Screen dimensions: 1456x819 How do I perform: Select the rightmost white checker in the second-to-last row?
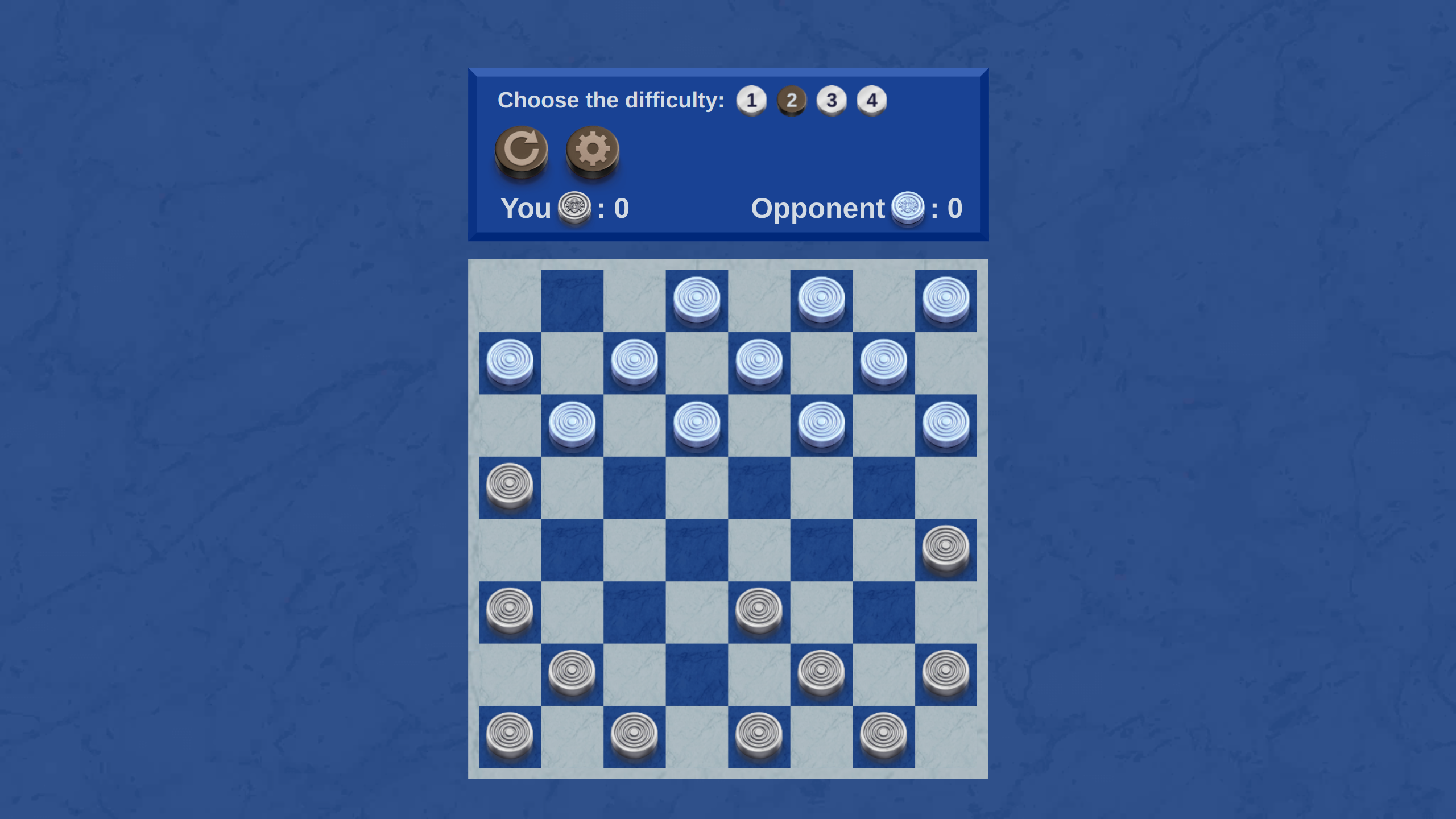(946, 672)
